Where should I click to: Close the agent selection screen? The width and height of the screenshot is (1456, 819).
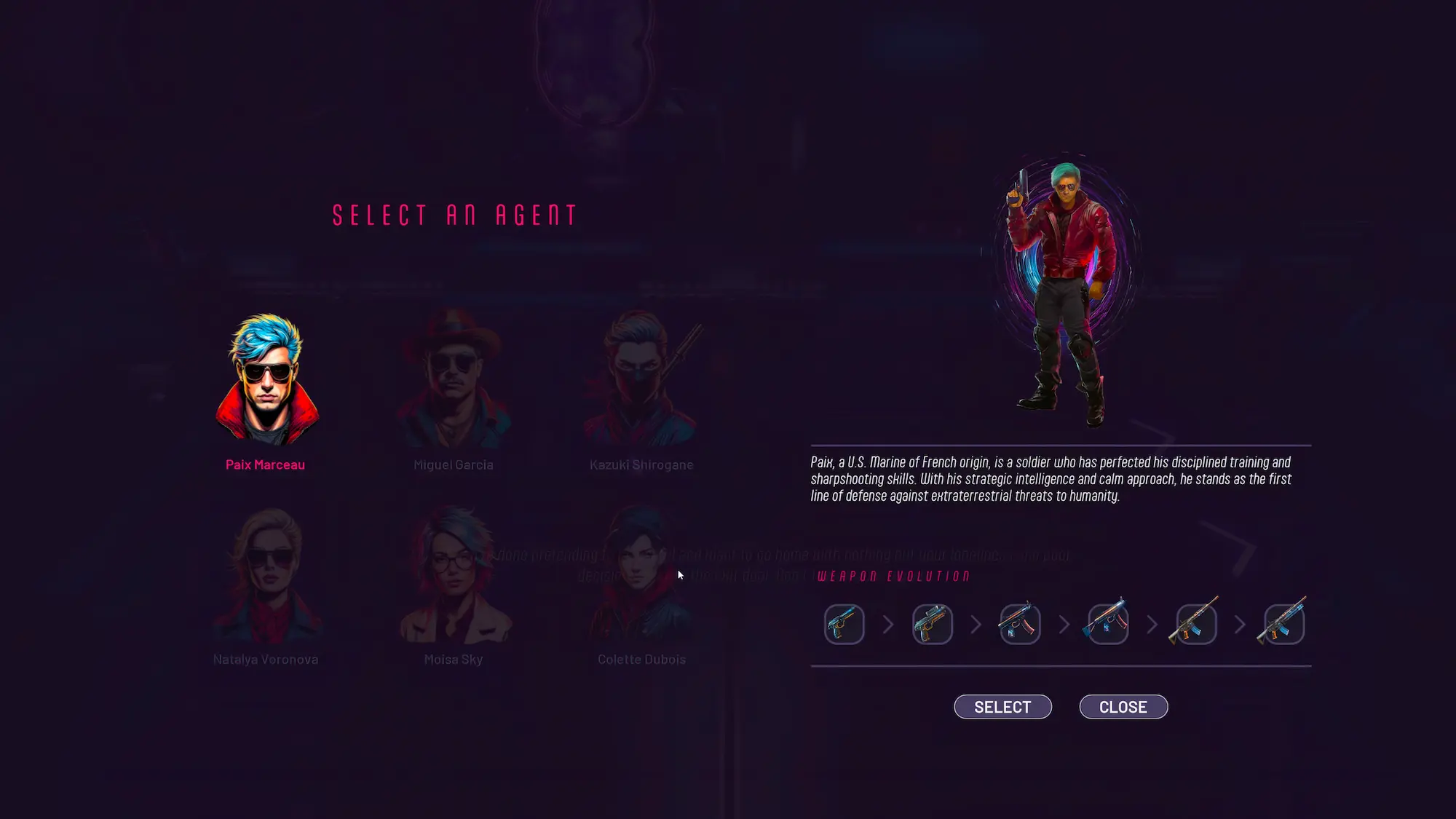(1123, 707)
